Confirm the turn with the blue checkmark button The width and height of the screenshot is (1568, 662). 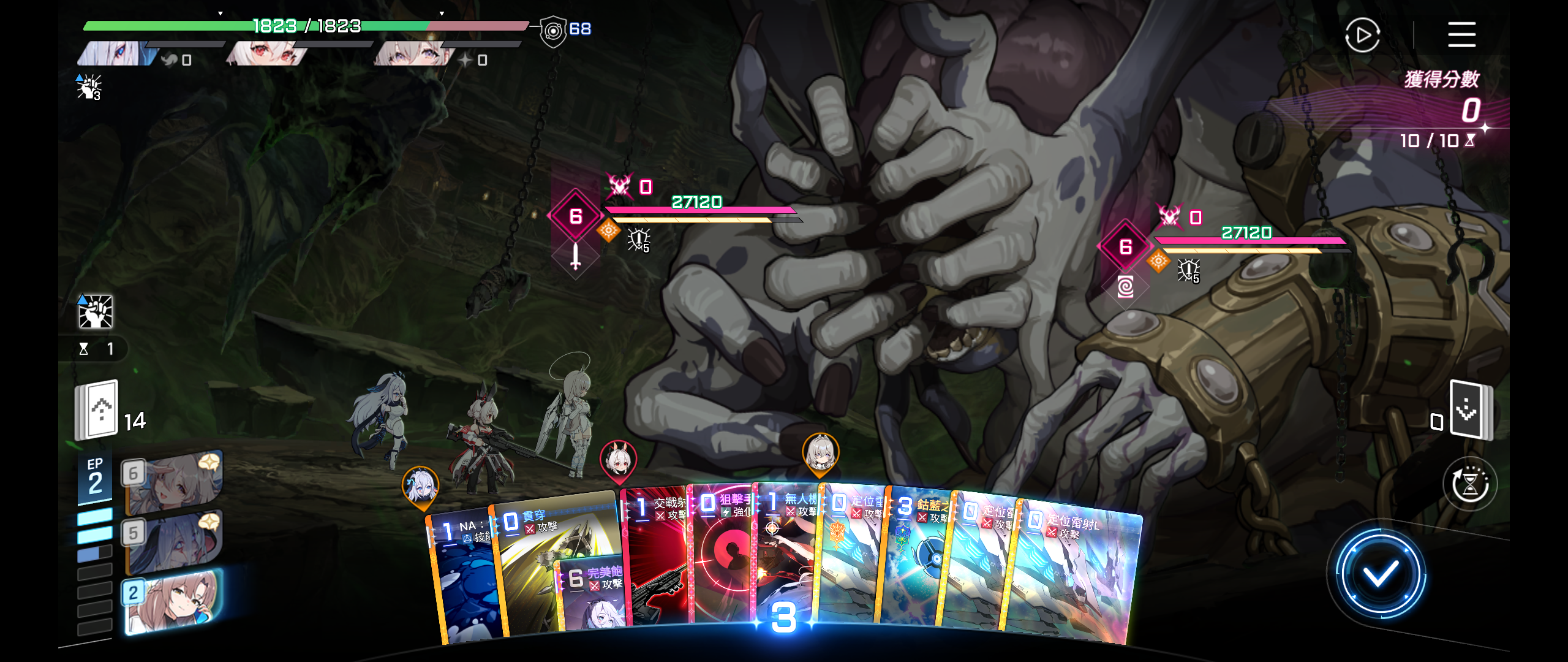pos(1379,573)
